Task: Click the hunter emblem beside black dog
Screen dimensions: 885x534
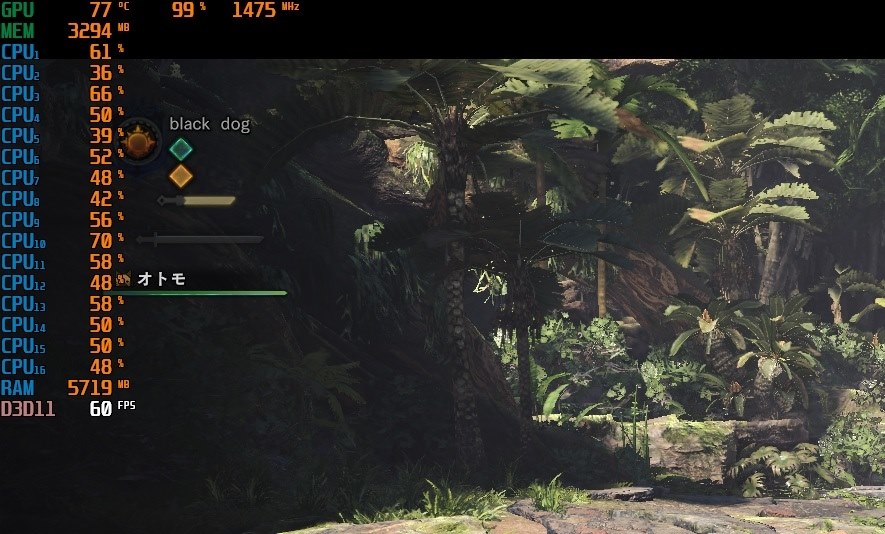Action: click(x=139, y=142)
